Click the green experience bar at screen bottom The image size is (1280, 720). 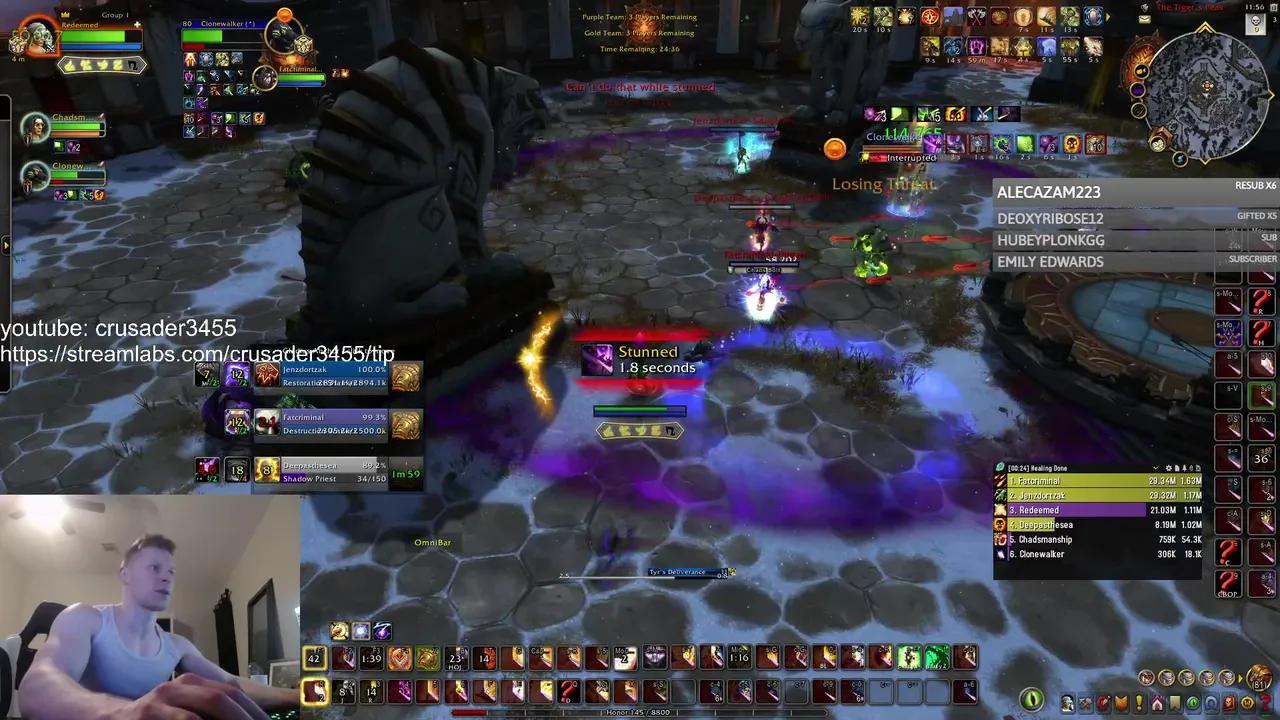(x=640, y=713)
